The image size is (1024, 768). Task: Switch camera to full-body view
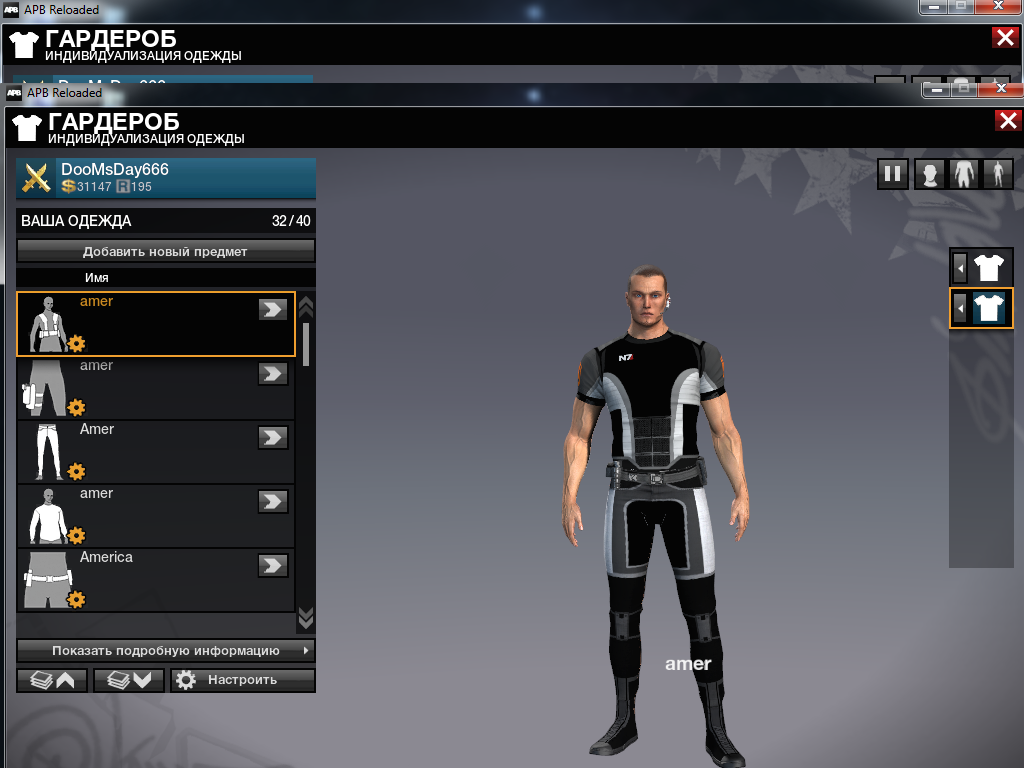coord(998,174)
